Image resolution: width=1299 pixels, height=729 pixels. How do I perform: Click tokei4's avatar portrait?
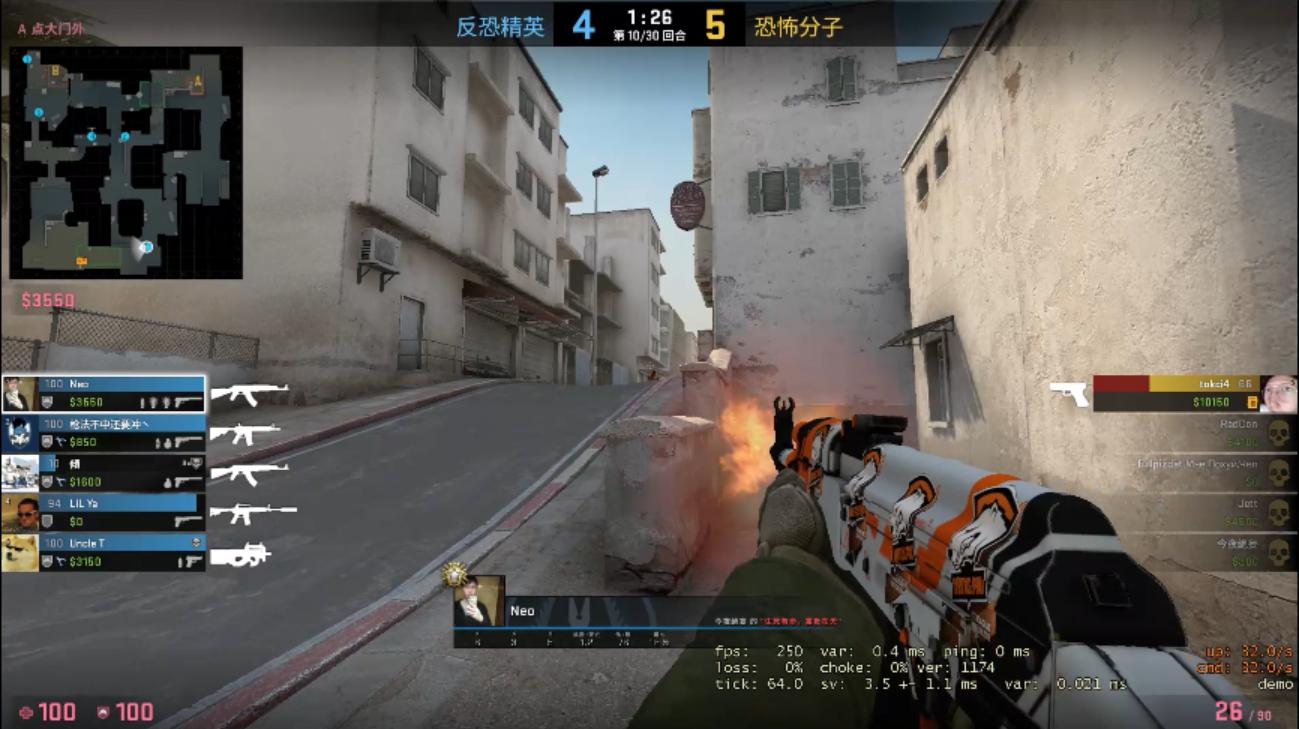(x=1278, y=393)
